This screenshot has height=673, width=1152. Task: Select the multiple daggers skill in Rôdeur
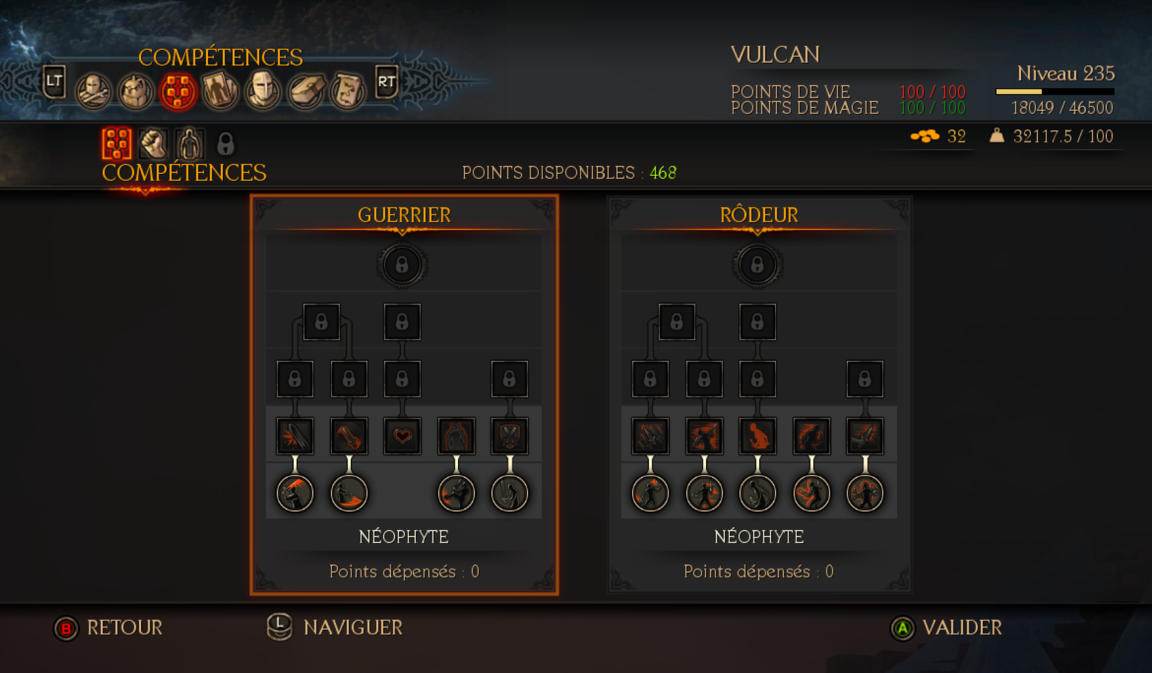[651, 436]
